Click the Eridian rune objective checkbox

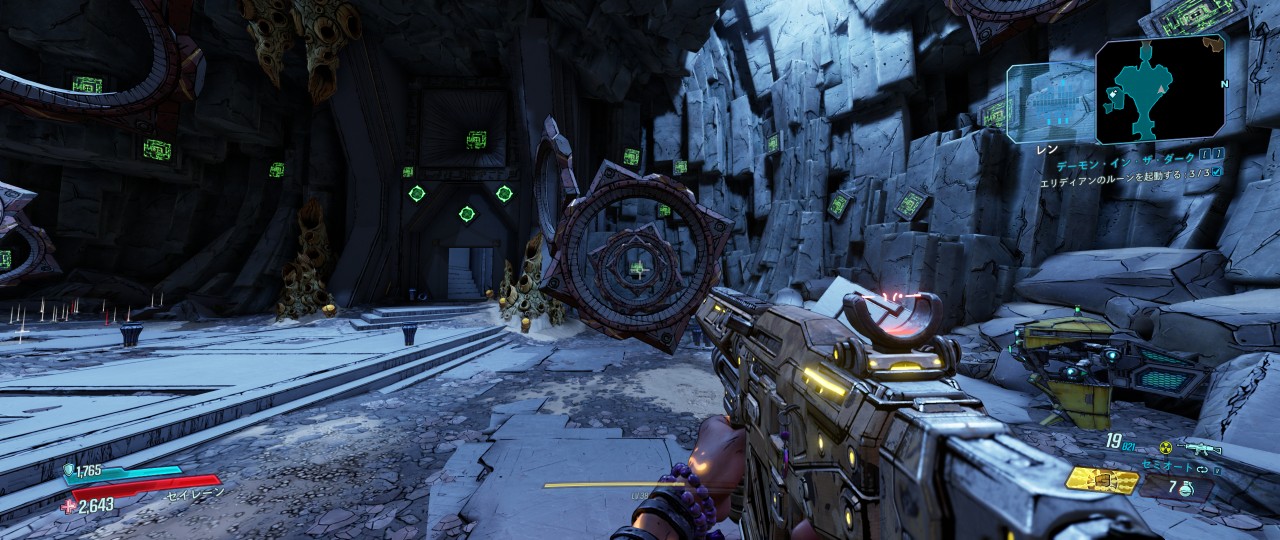tap(1216, 172)
